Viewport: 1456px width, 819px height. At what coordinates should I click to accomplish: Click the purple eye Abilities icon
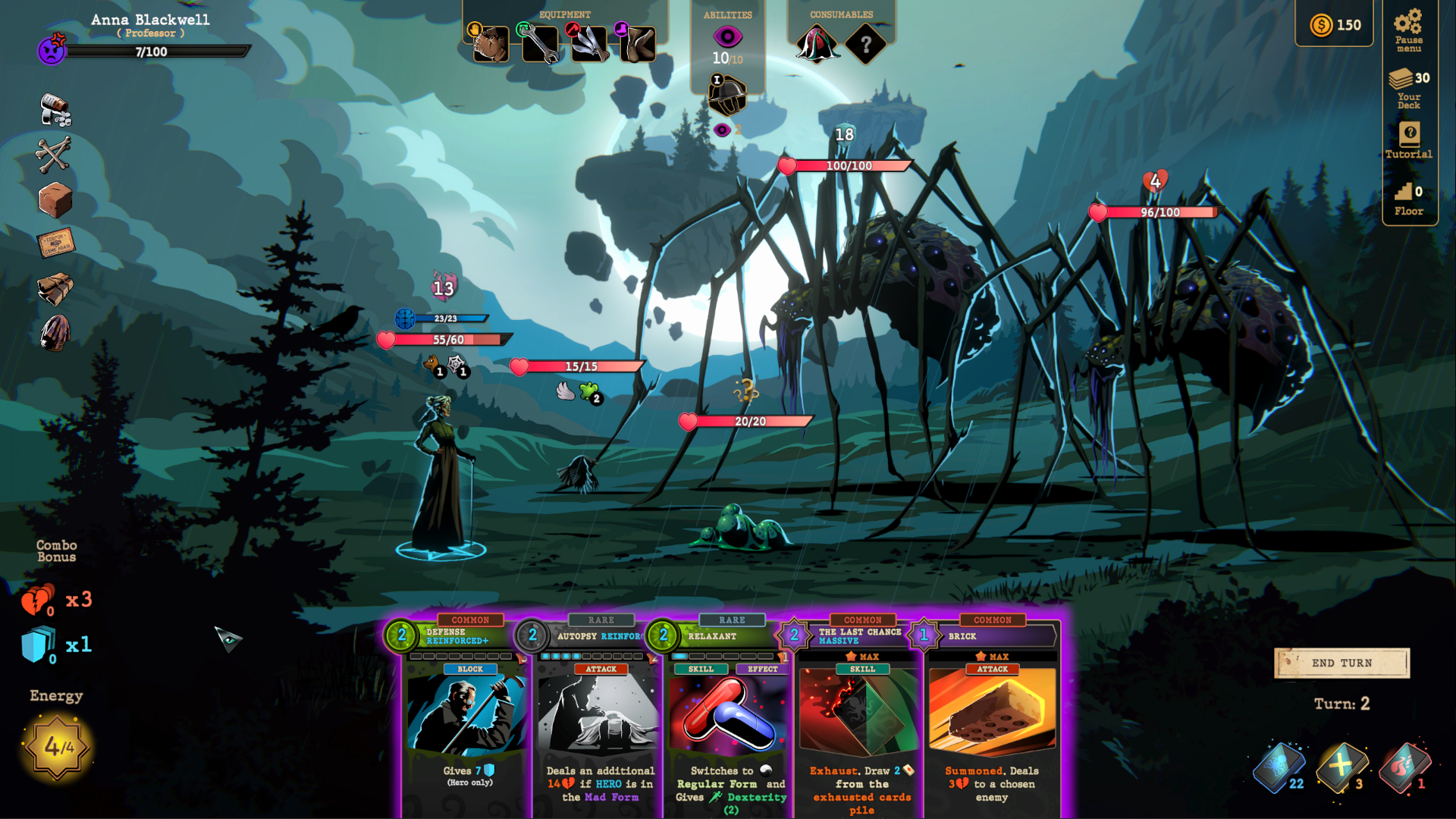tap(726, 35)
